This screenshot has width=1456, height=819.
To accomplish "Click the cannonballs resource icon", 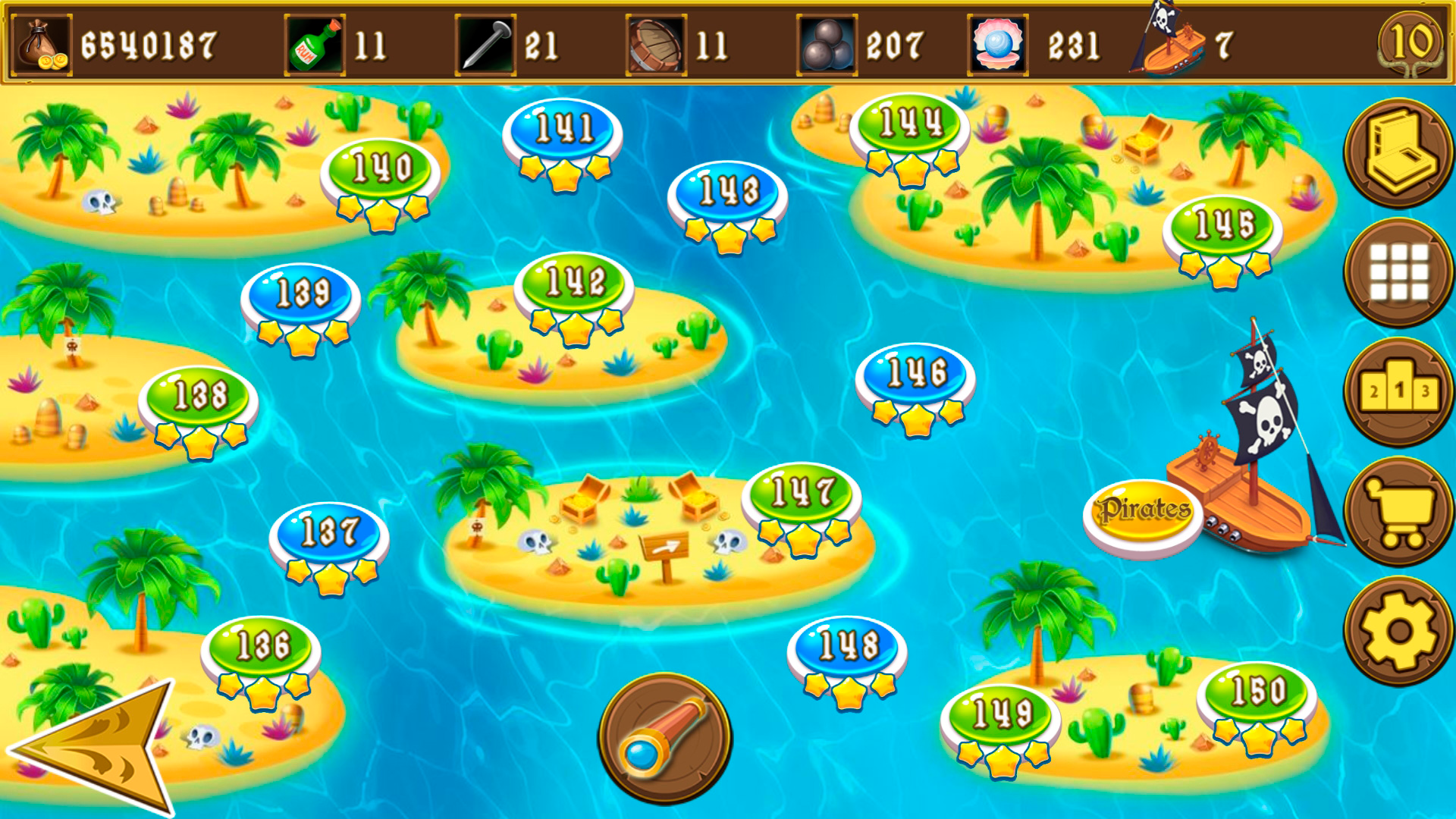I will [827, 42].
